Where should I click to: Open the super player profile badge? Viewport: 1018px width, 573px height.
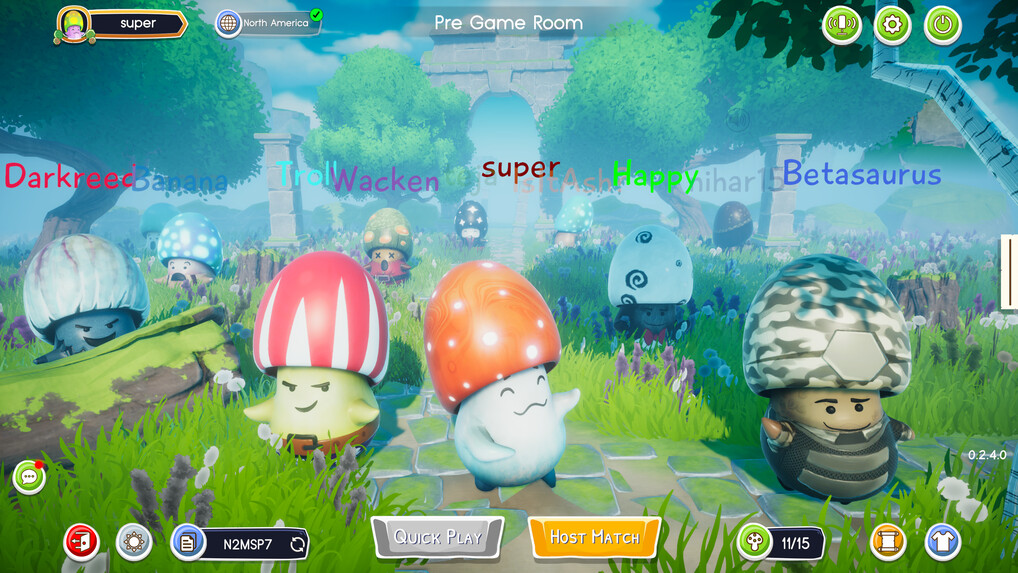[121, 24]
